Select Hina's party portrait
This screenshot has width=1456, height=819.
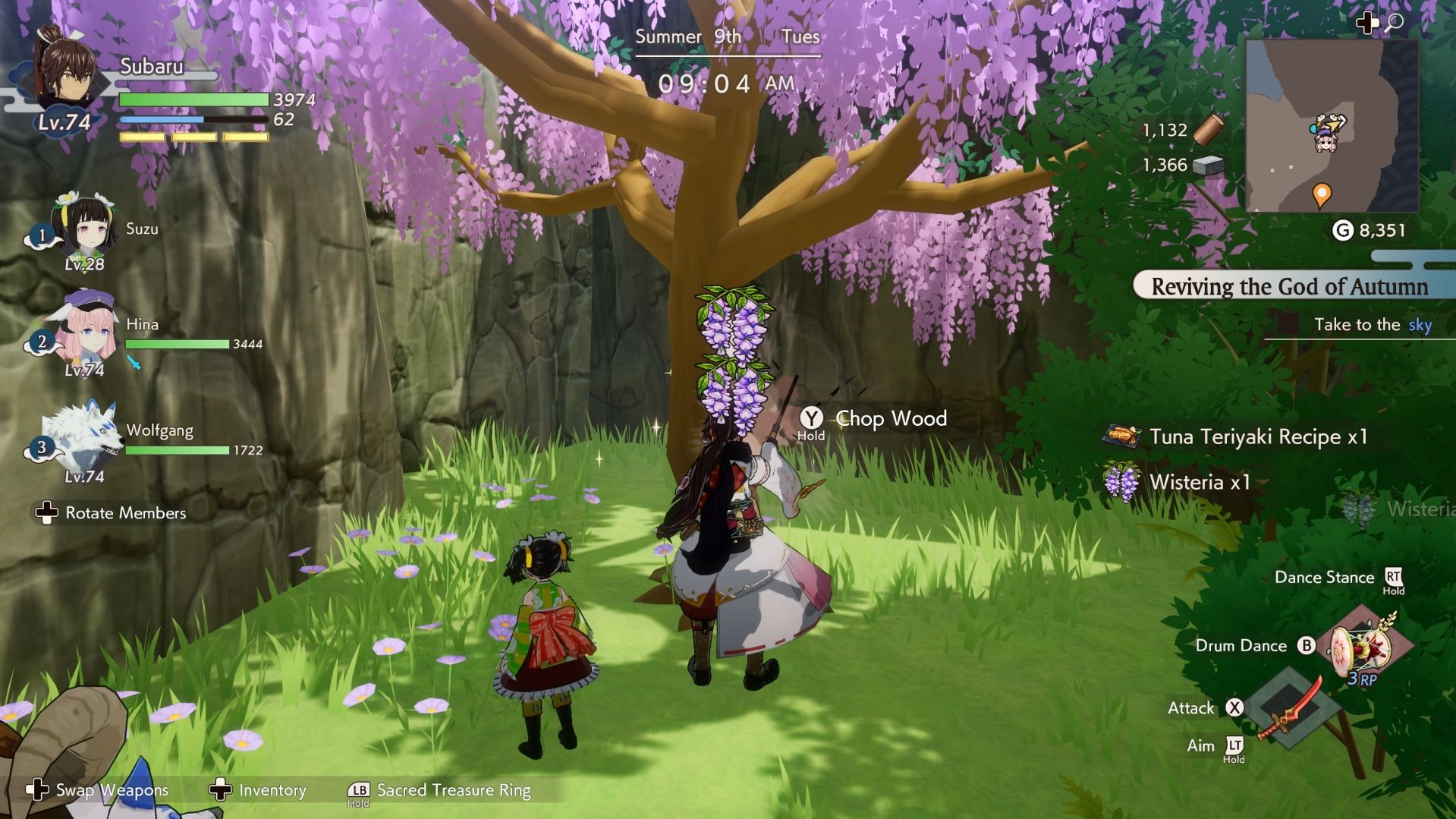[82, 328]
